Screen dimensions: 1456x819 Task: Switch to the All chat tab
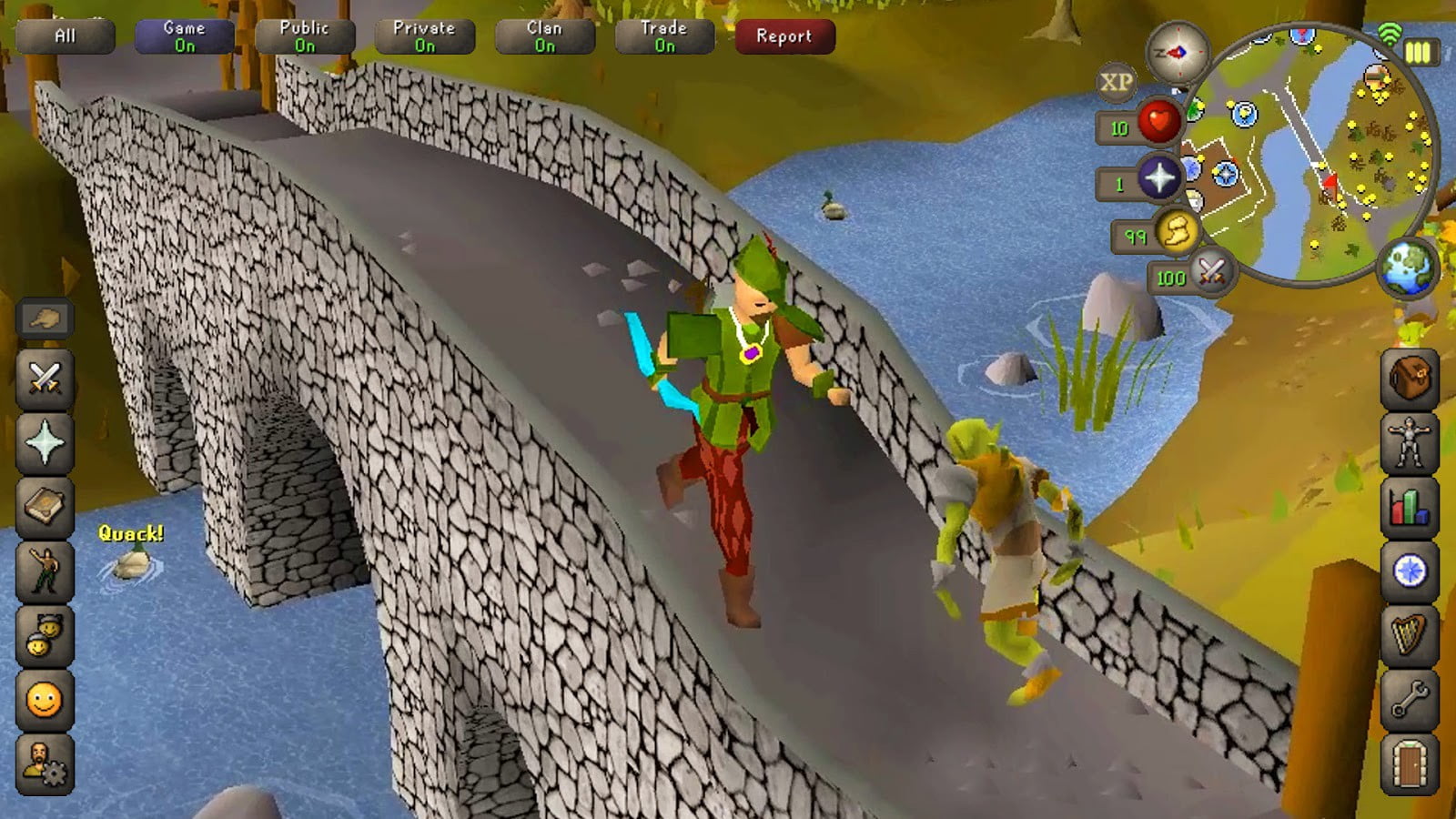(x=65, y=35)
